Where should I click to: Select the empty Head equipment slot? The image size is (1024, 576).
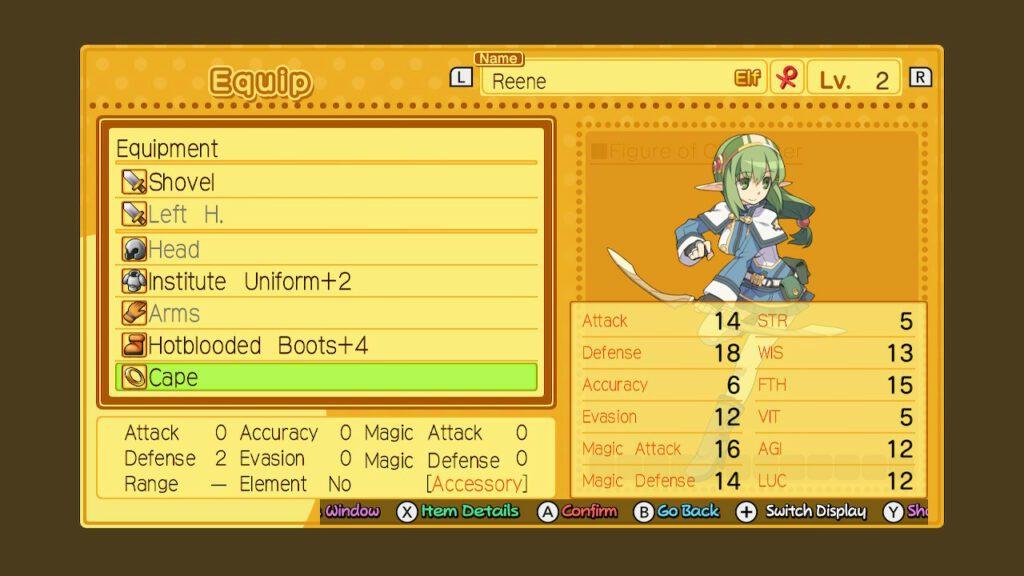326,249
